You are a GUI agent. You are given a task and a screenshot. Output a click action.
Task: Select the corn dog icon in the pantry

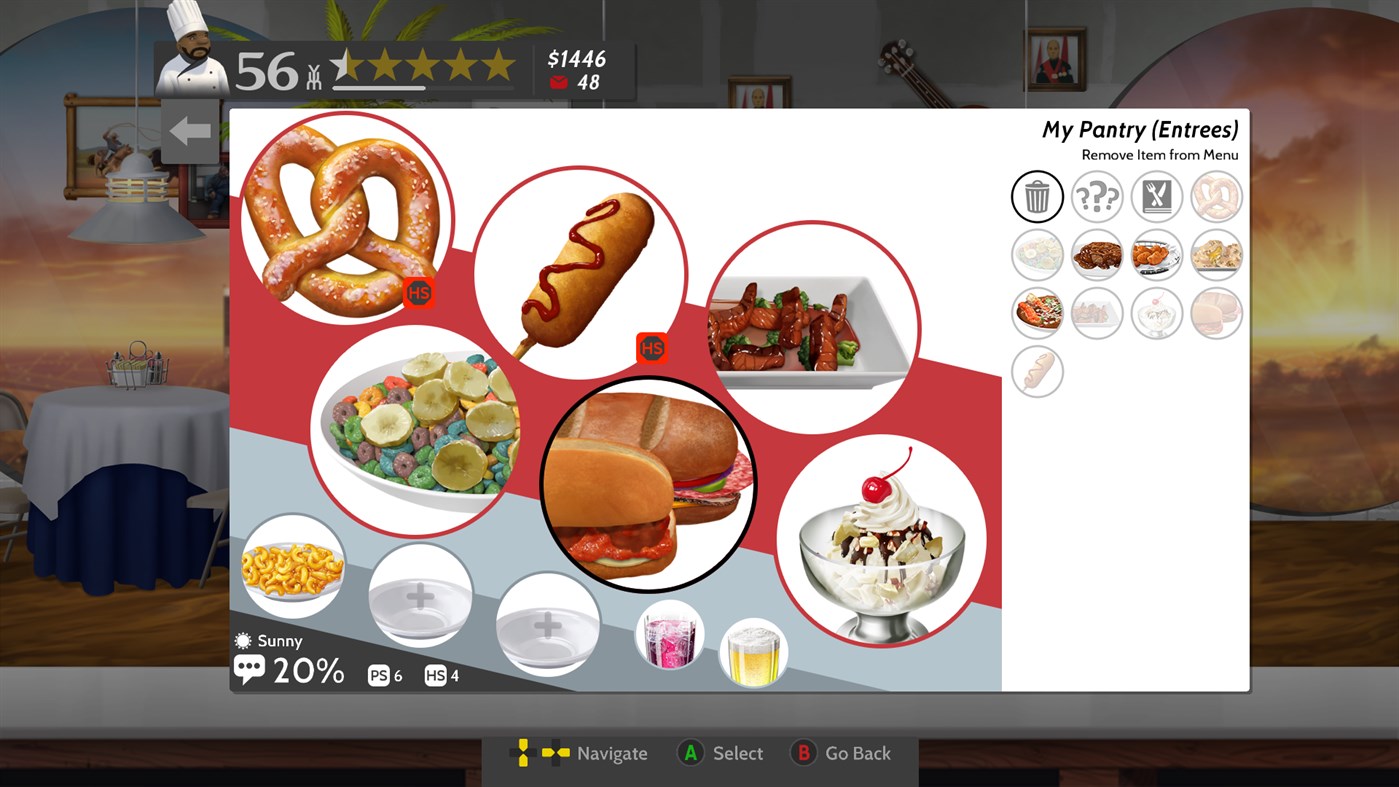coord(1037,371)
